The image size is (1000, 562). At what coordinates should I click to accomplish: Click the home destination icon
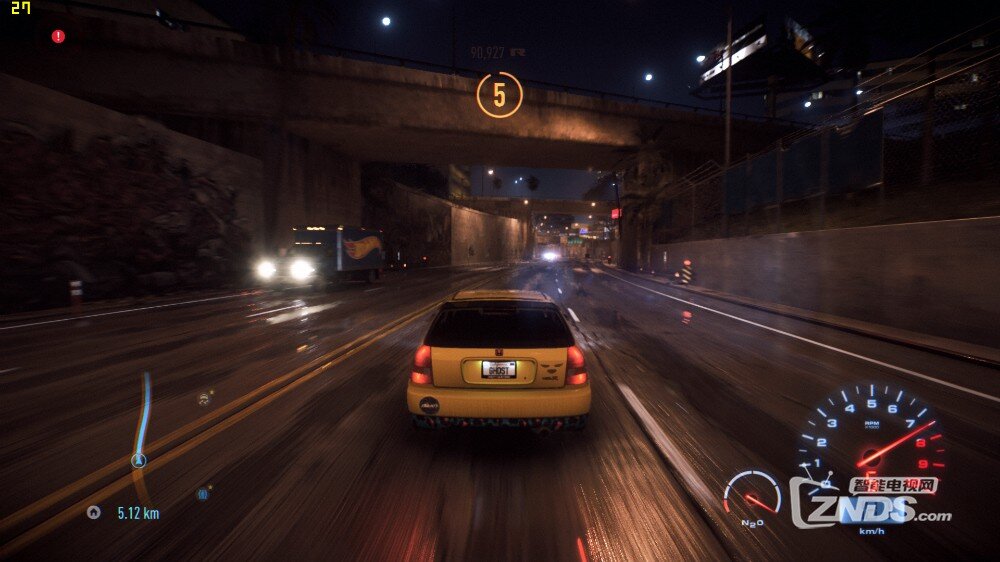click(x=94, y=512)
